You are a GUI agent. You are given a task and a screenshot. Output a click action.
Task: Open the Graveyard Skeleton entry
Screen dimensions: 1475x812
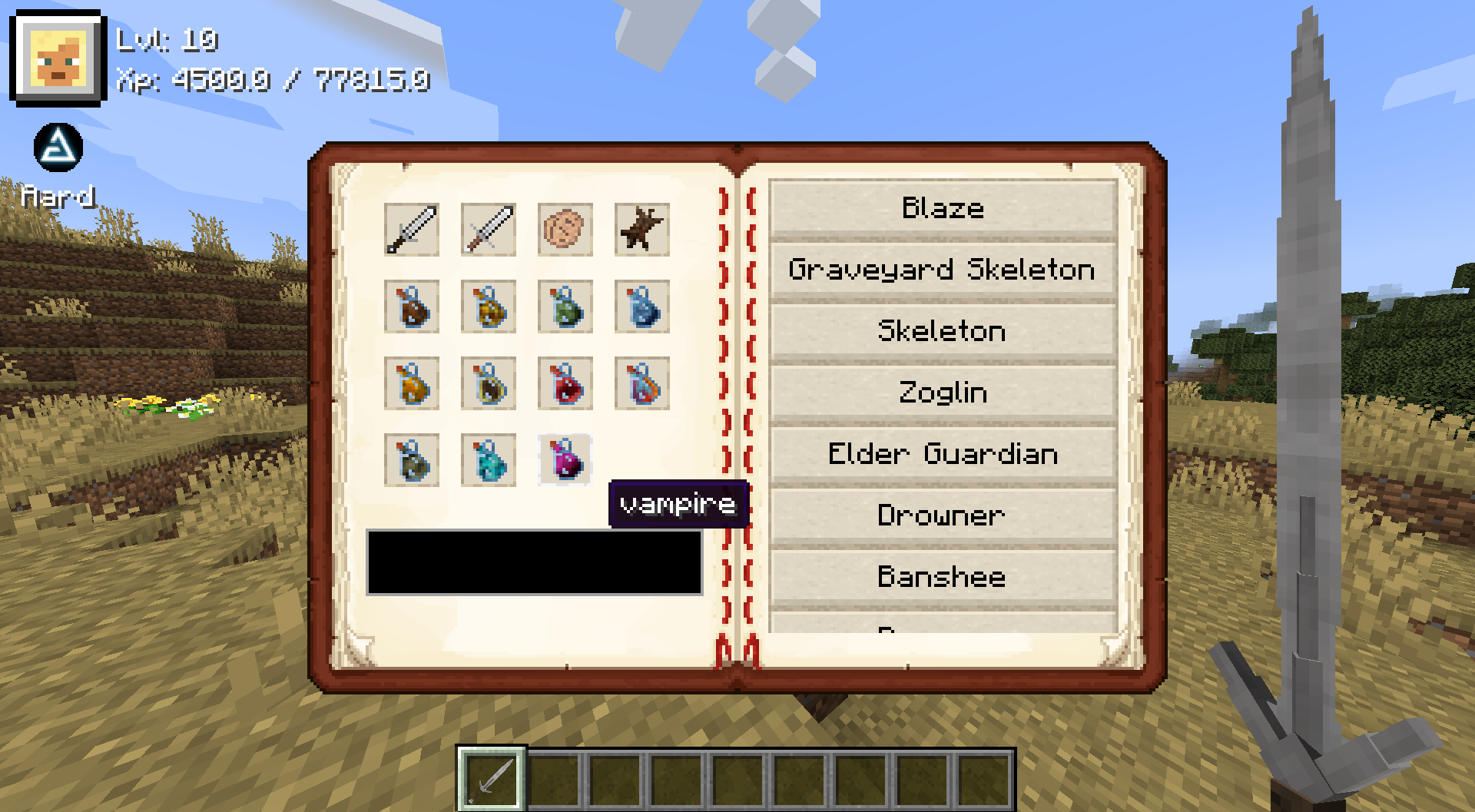point(943,269)
